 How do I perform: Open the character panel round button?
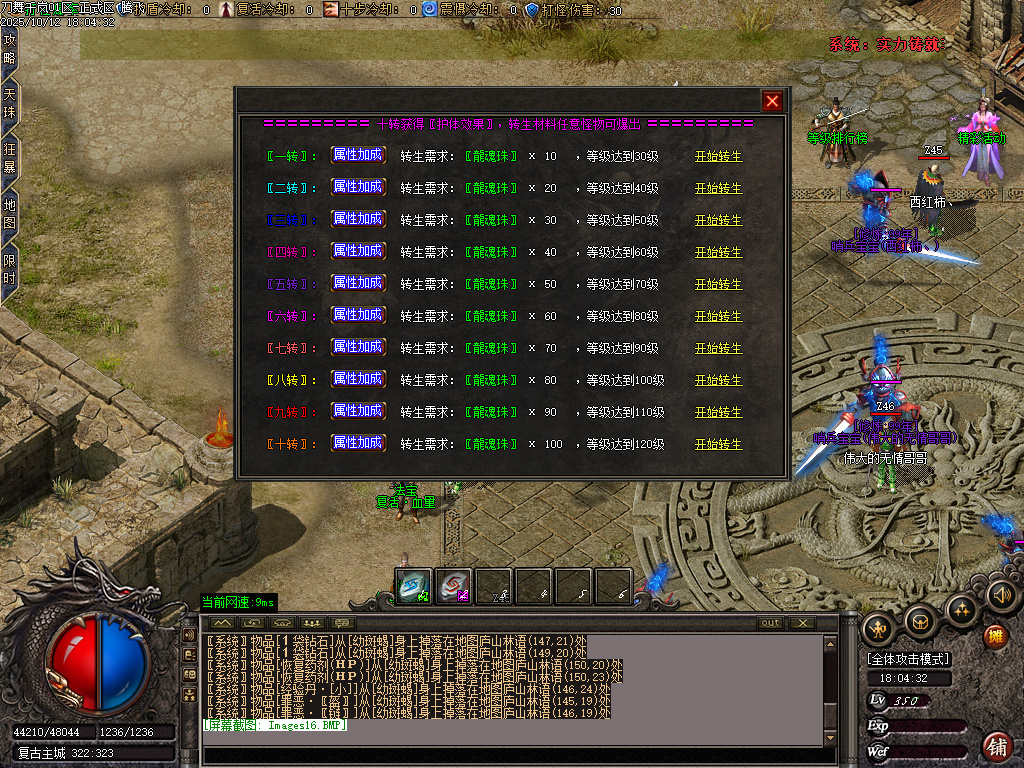click(879, 627)
